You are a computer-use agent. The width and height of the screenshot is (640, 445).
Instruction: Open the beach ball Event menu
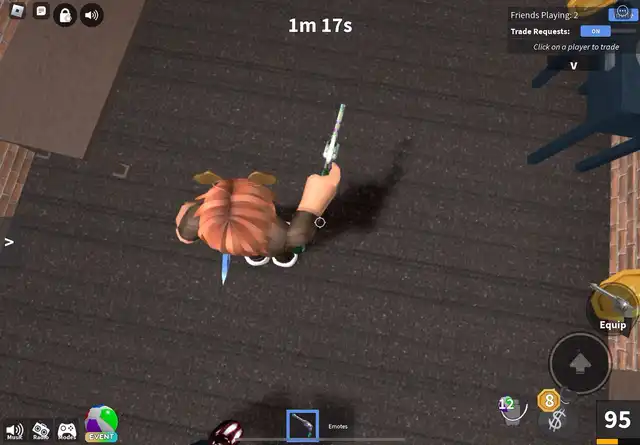click(101, 424)
